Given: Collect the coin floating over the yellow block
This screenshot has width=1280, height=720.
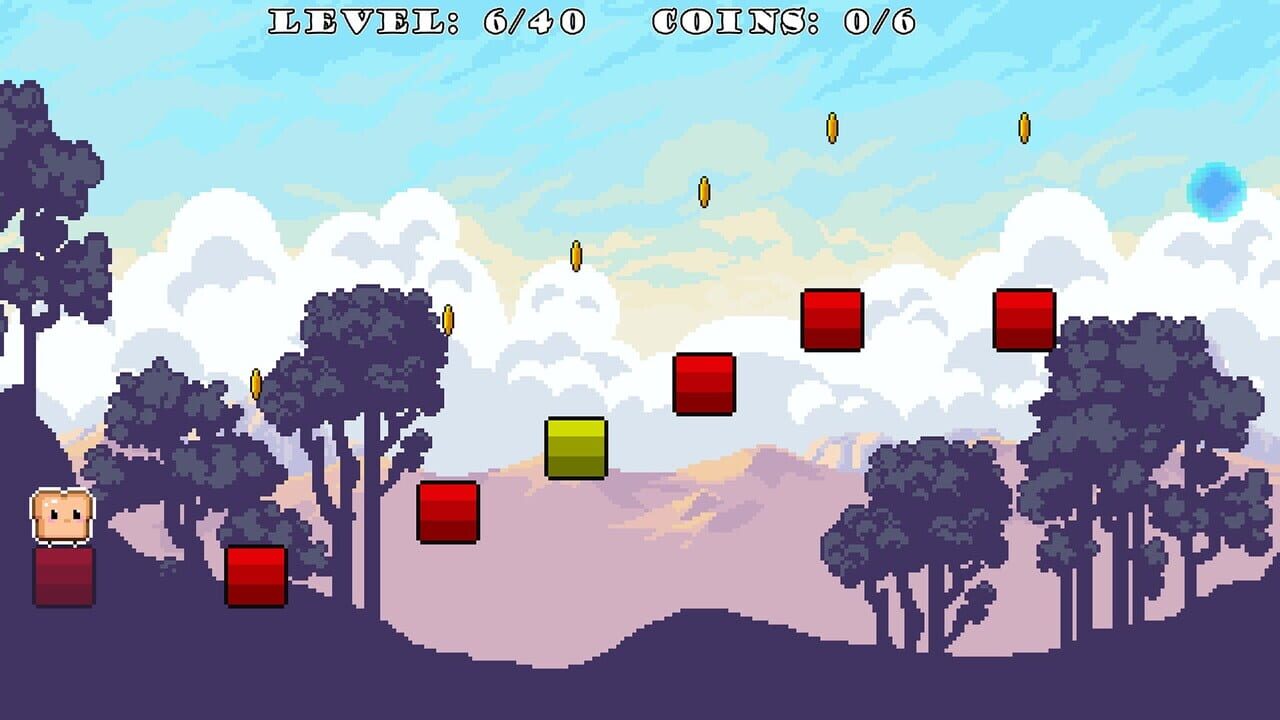Looking at the screenshot, I should 575,255.
